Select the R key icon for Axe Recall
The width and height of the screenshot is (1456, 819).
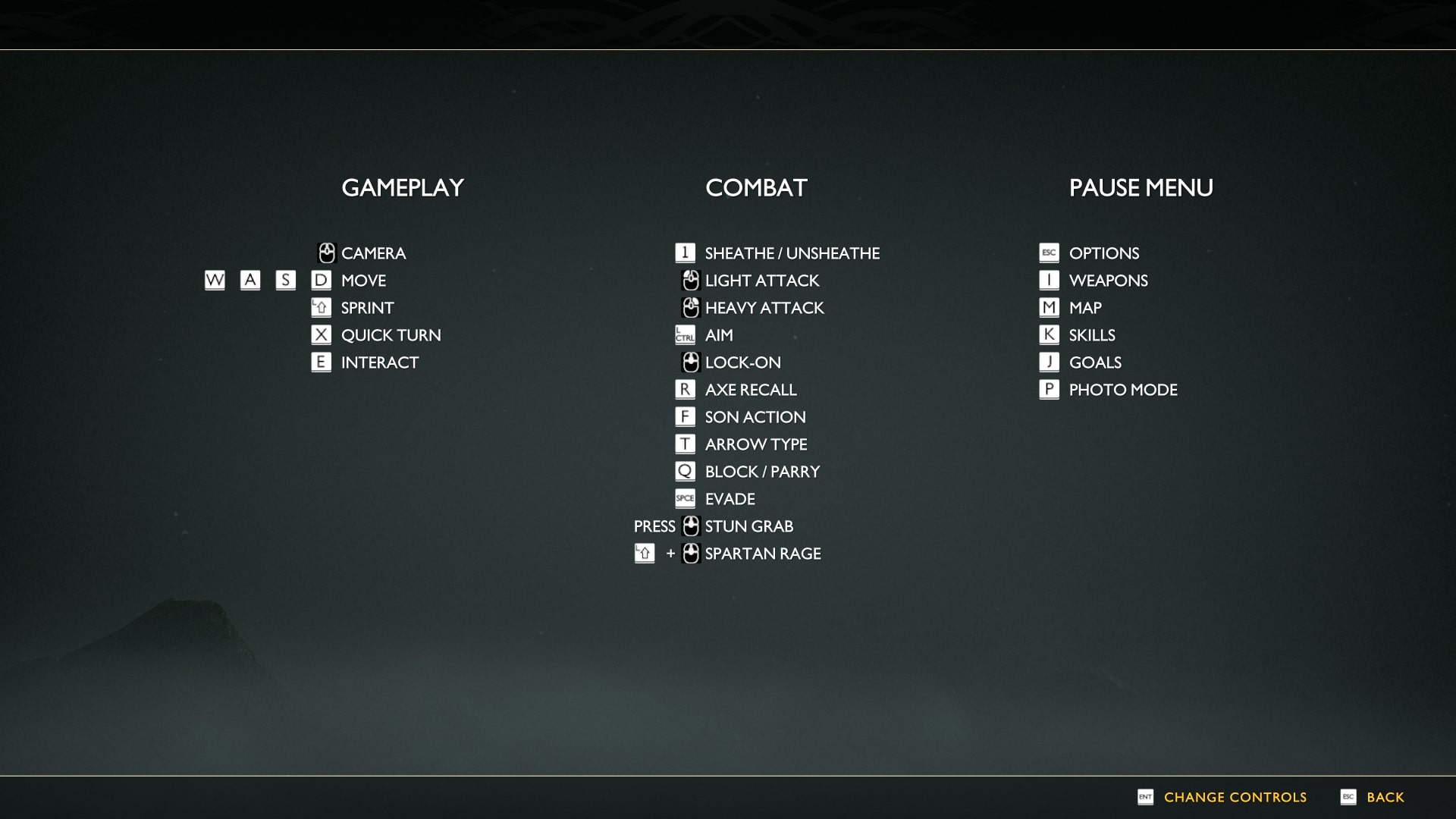pos(685,389)
